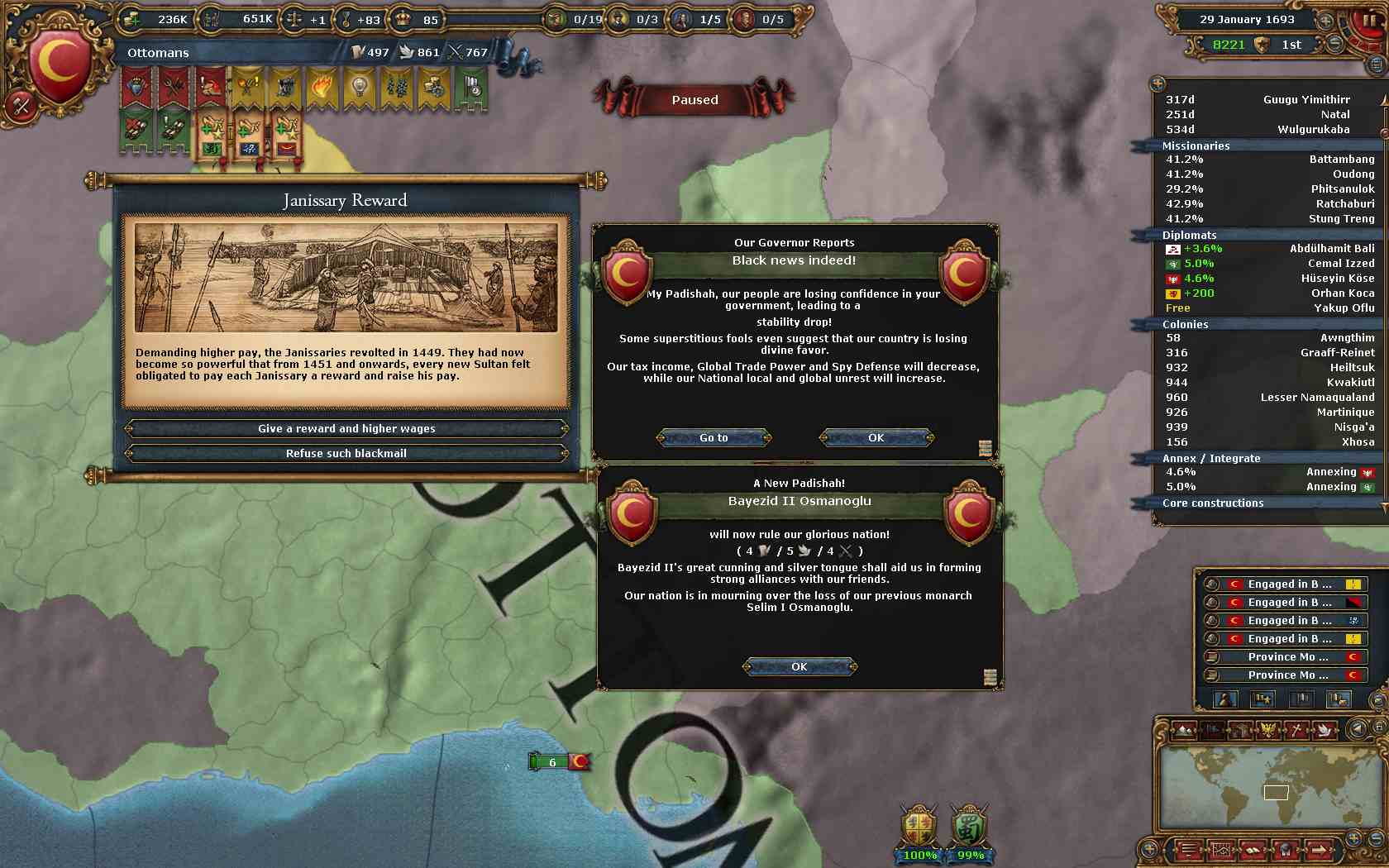Confirm OK on Black news popup

pos(876,437)
